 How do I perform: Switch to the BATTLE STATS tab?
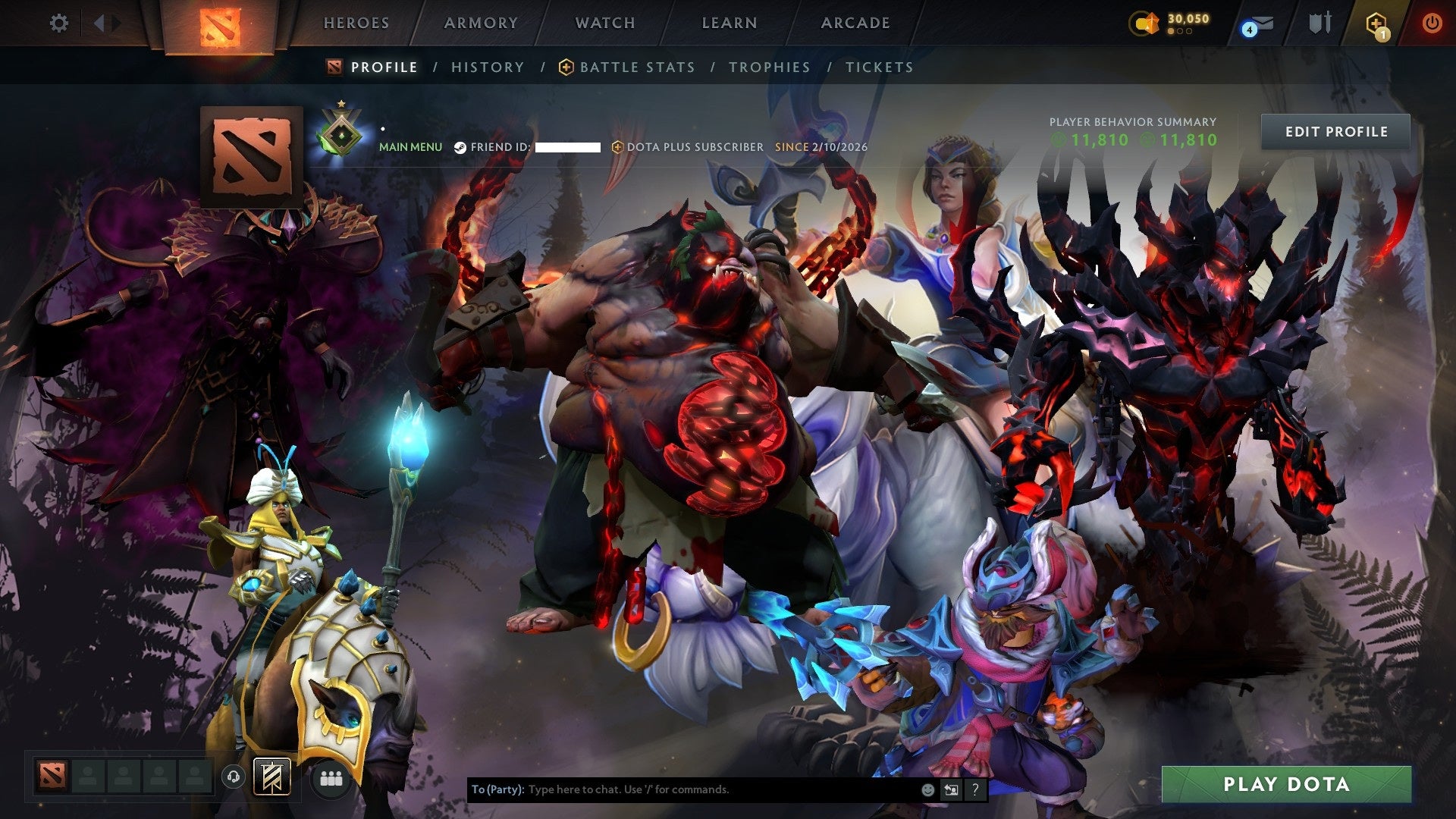[636, 67]
